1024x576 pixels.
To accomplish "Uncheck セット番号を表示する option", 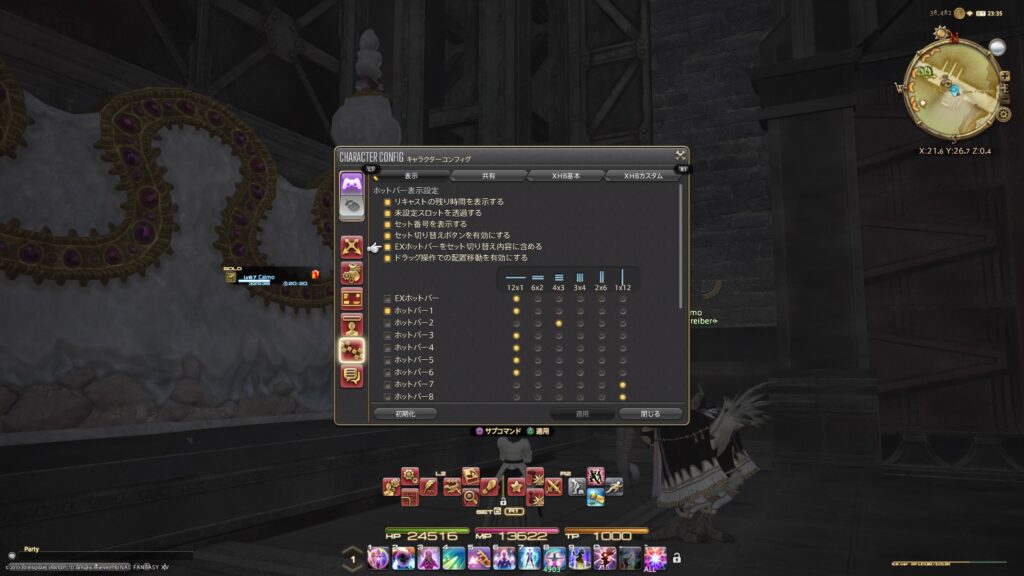I will (x=388, y=224).
